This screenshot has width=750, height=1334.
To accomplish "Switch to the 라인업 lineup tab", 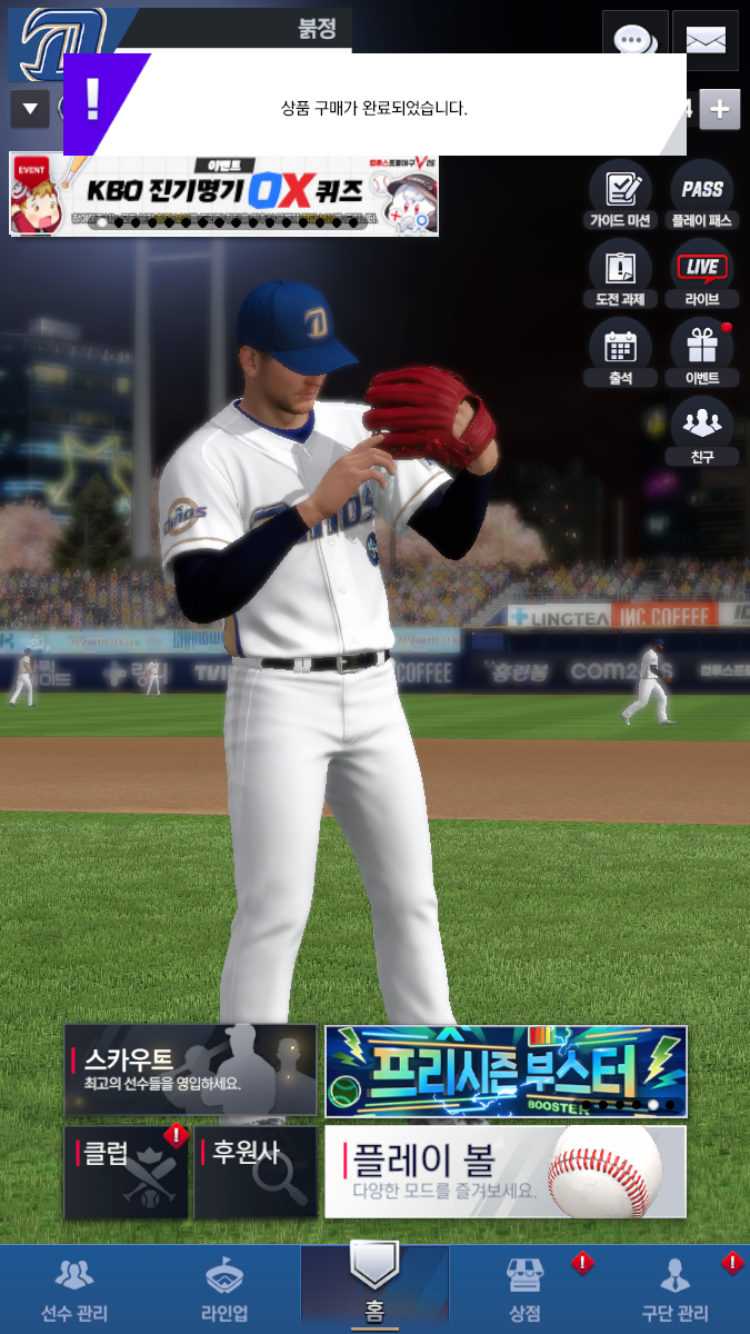I will coord(224,1290).
